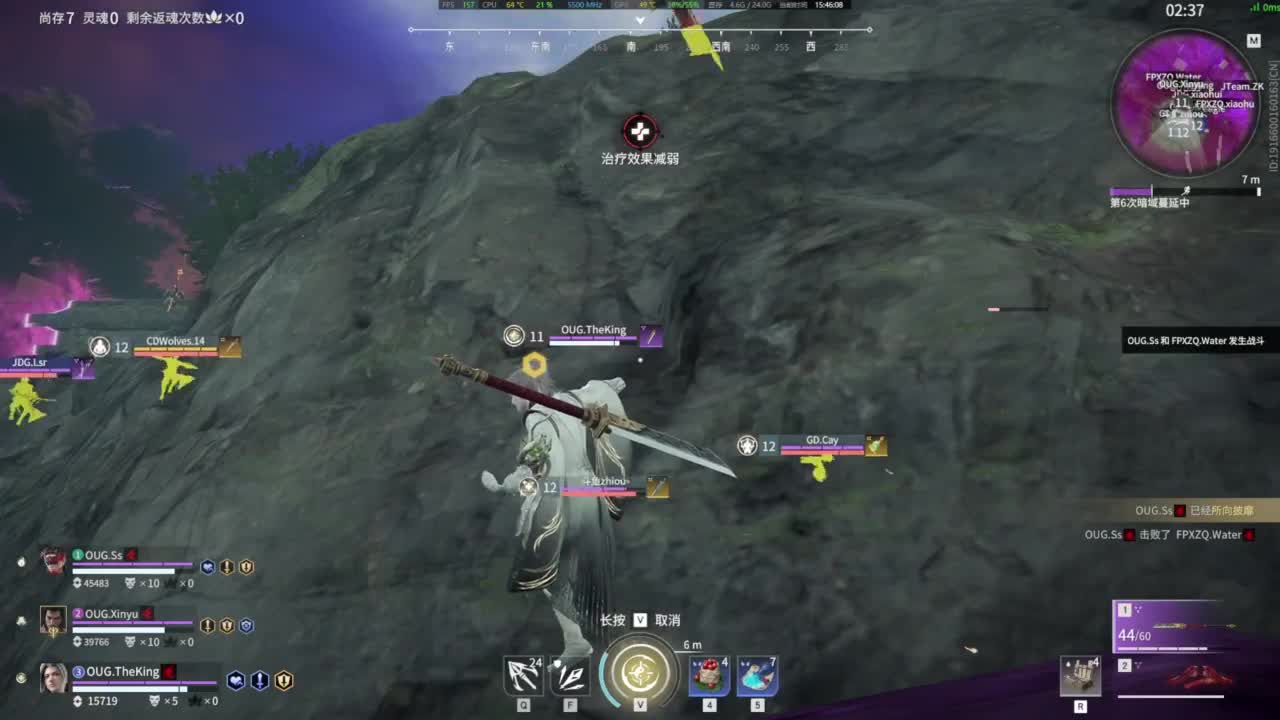Screen dimensions: 1280x720
Task: Use the blue potion item in slot 5
Action: click(758, 676)
